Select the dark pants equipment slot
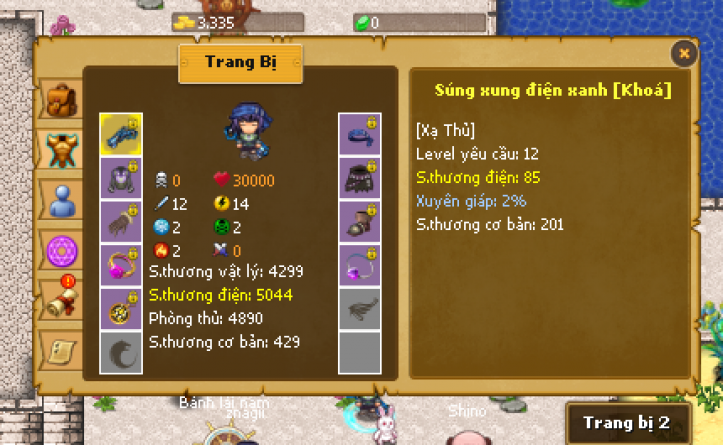The image size is (723, 445). click(359, 178)
